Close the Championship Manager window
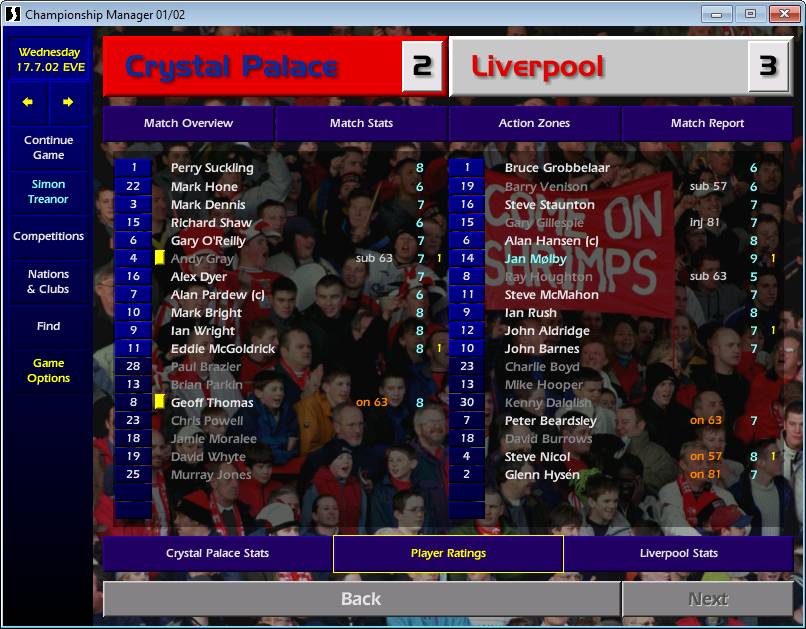The width and height of the screenshot is (806, 629). pyautogui.click(x=784, y=14)
